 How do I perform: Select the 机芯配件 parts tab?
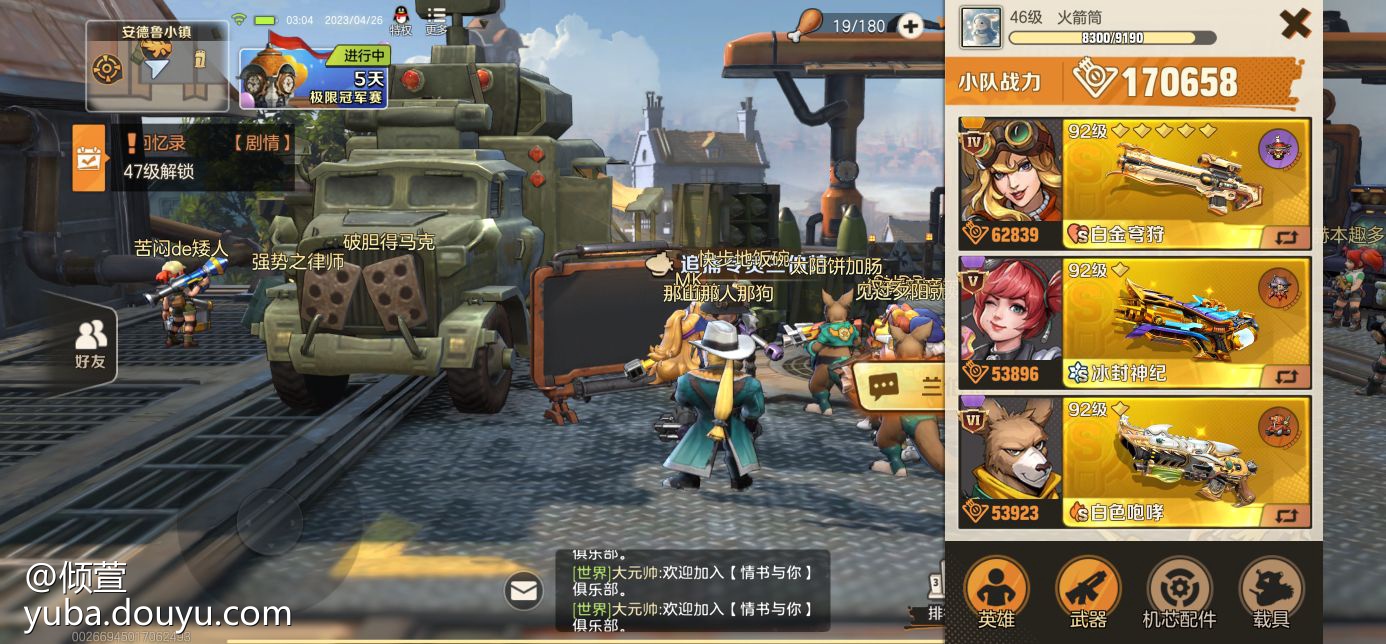[1179, 594]
